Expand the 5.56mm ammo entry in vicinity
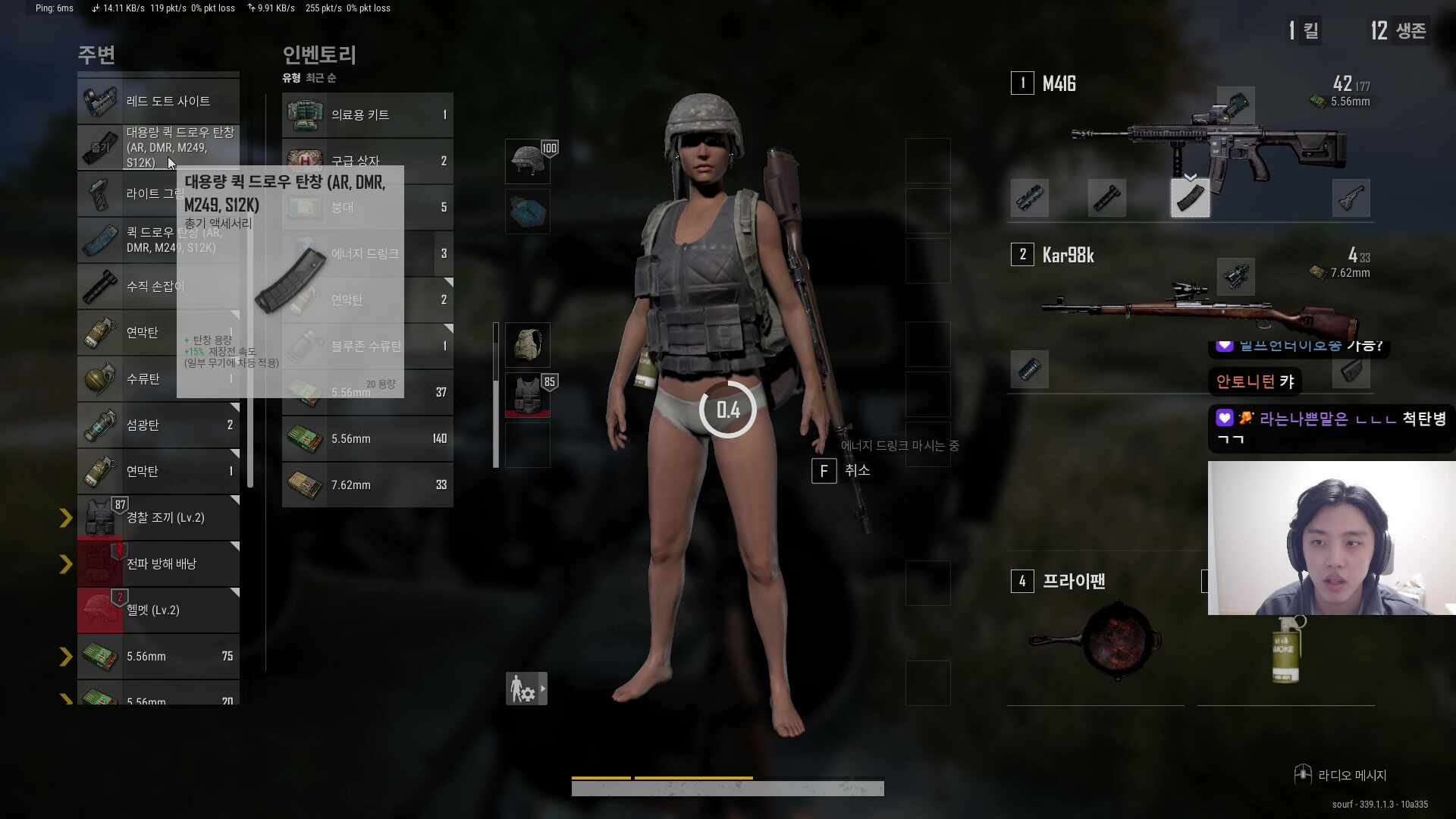1456x819 pixels. pos(65,656)
